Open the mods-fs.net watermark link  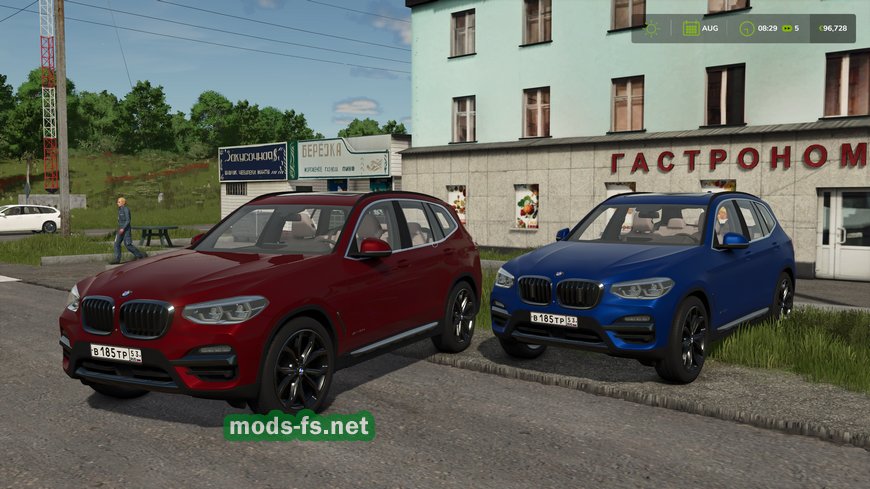click(x=299, y=426)
